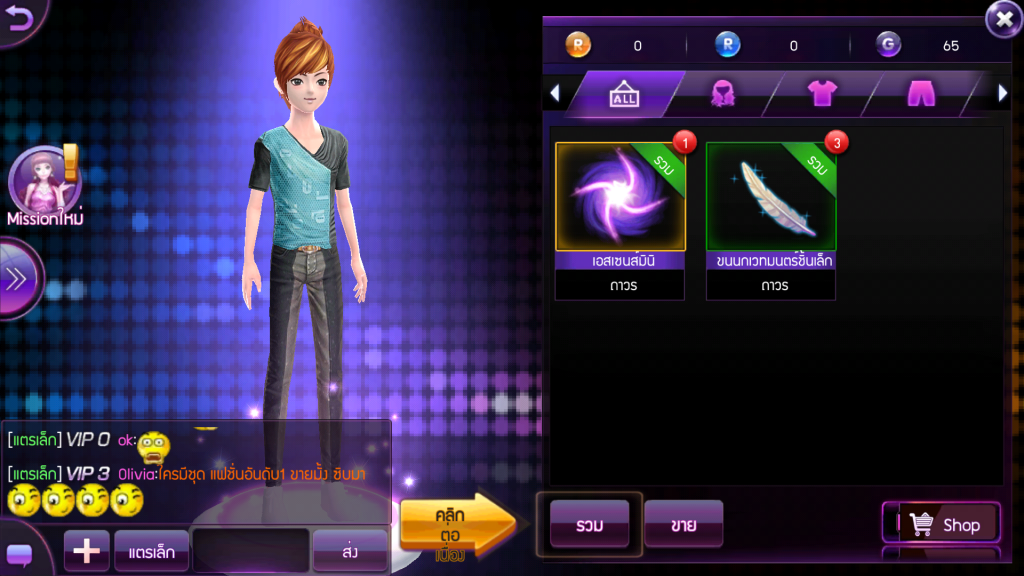Open the Mission girl icon
Viewport: 1024px width, 576px height.
[x=43, y=182]
